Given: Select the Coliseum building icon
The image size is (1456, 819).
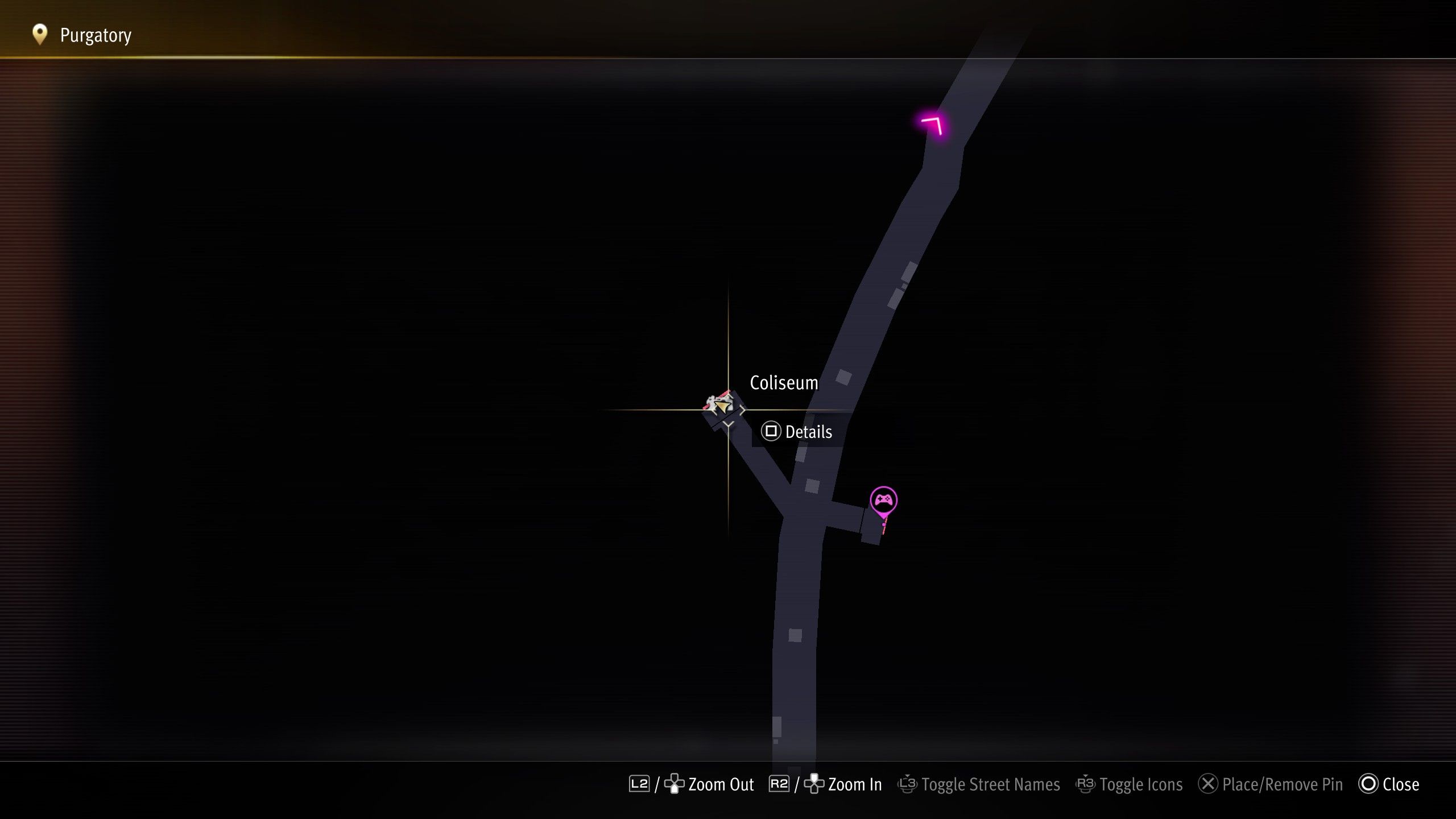Looking at the screenshot, I should click(x=717, y=400).
